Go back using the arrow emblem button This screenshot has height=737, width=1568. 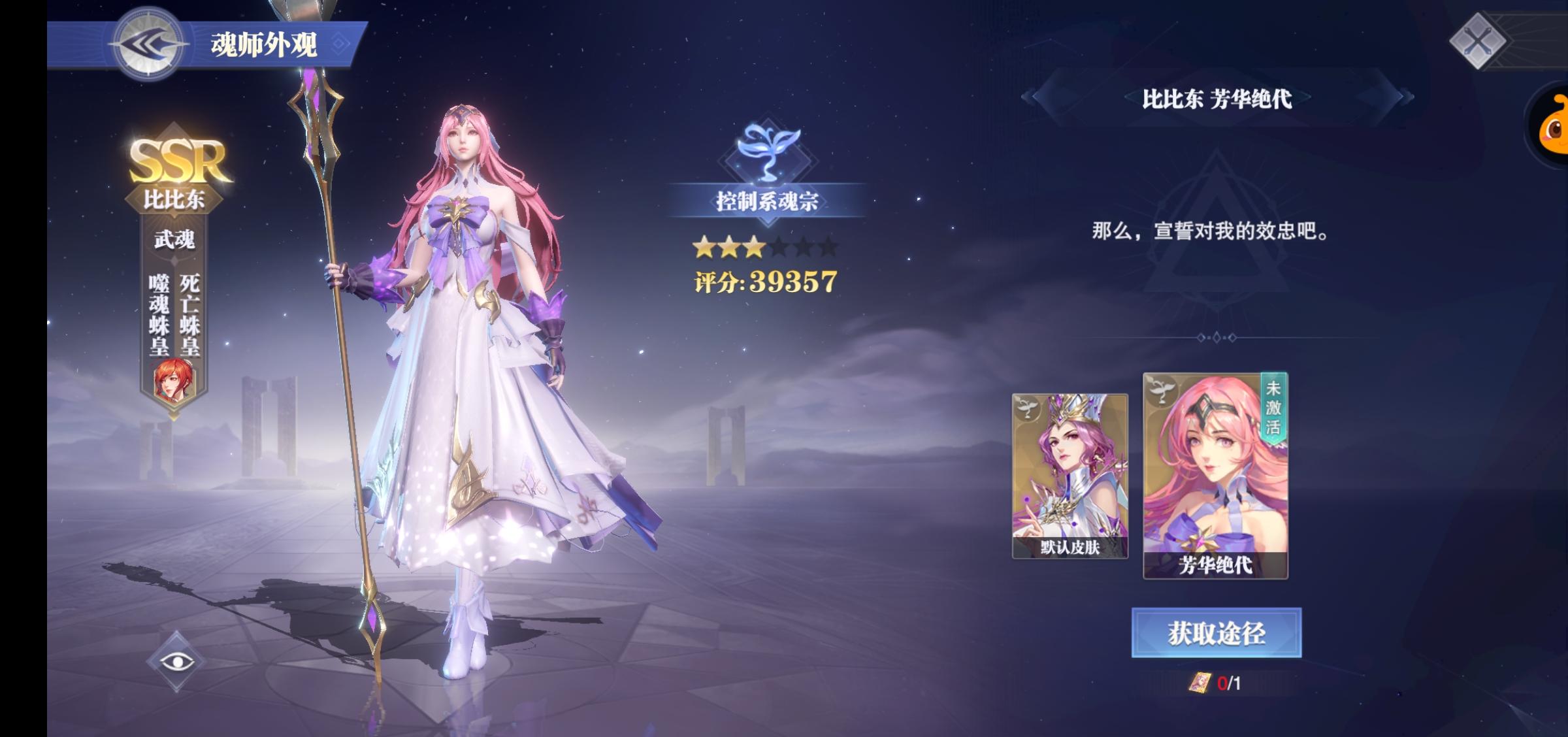[149, 44]
